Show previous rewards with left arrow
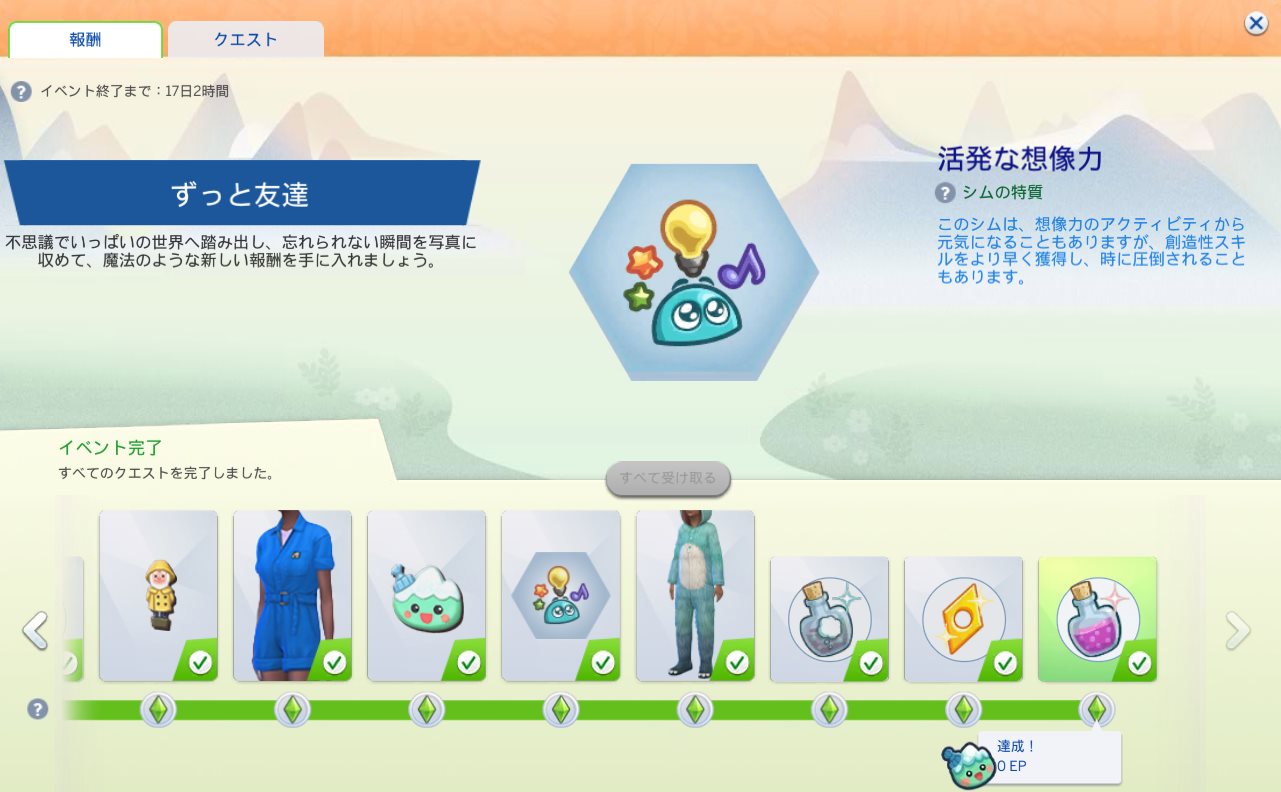The height and width of the screenshot is (792, 1281). 35,631
